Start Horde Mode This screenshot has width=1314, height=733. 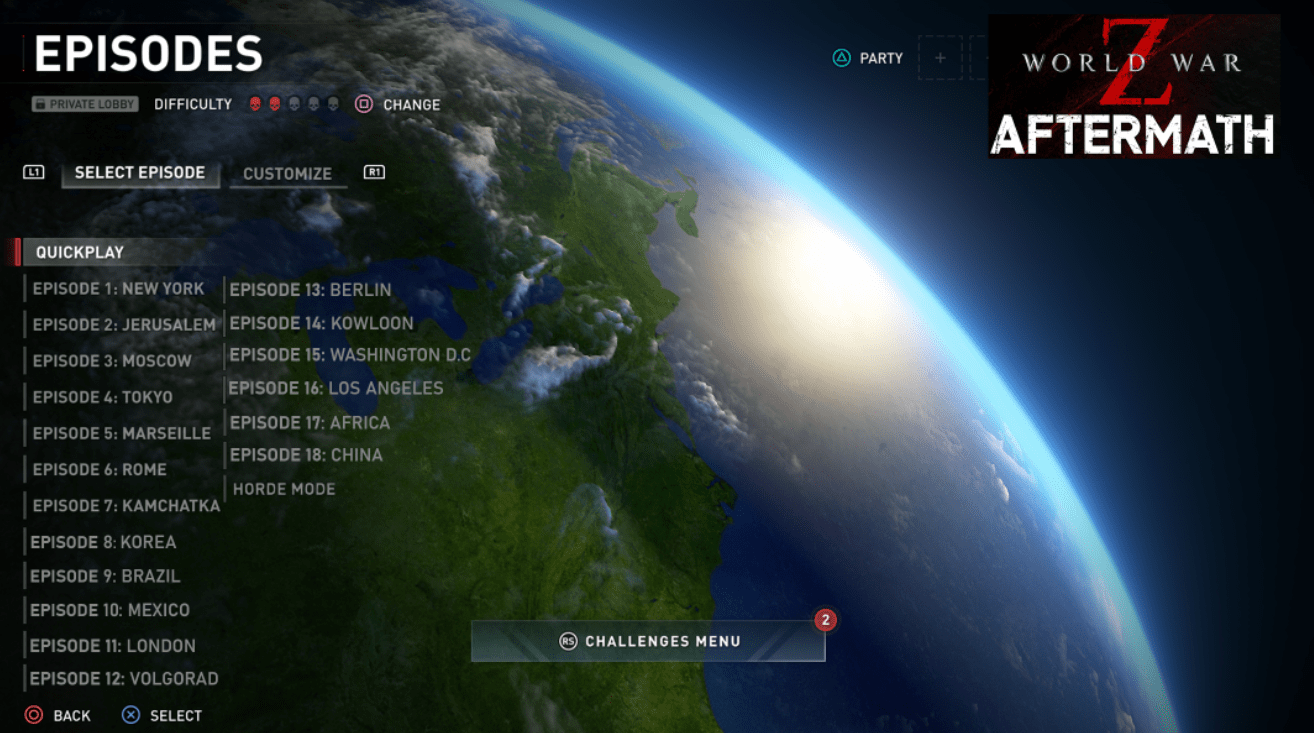point(284,489)
